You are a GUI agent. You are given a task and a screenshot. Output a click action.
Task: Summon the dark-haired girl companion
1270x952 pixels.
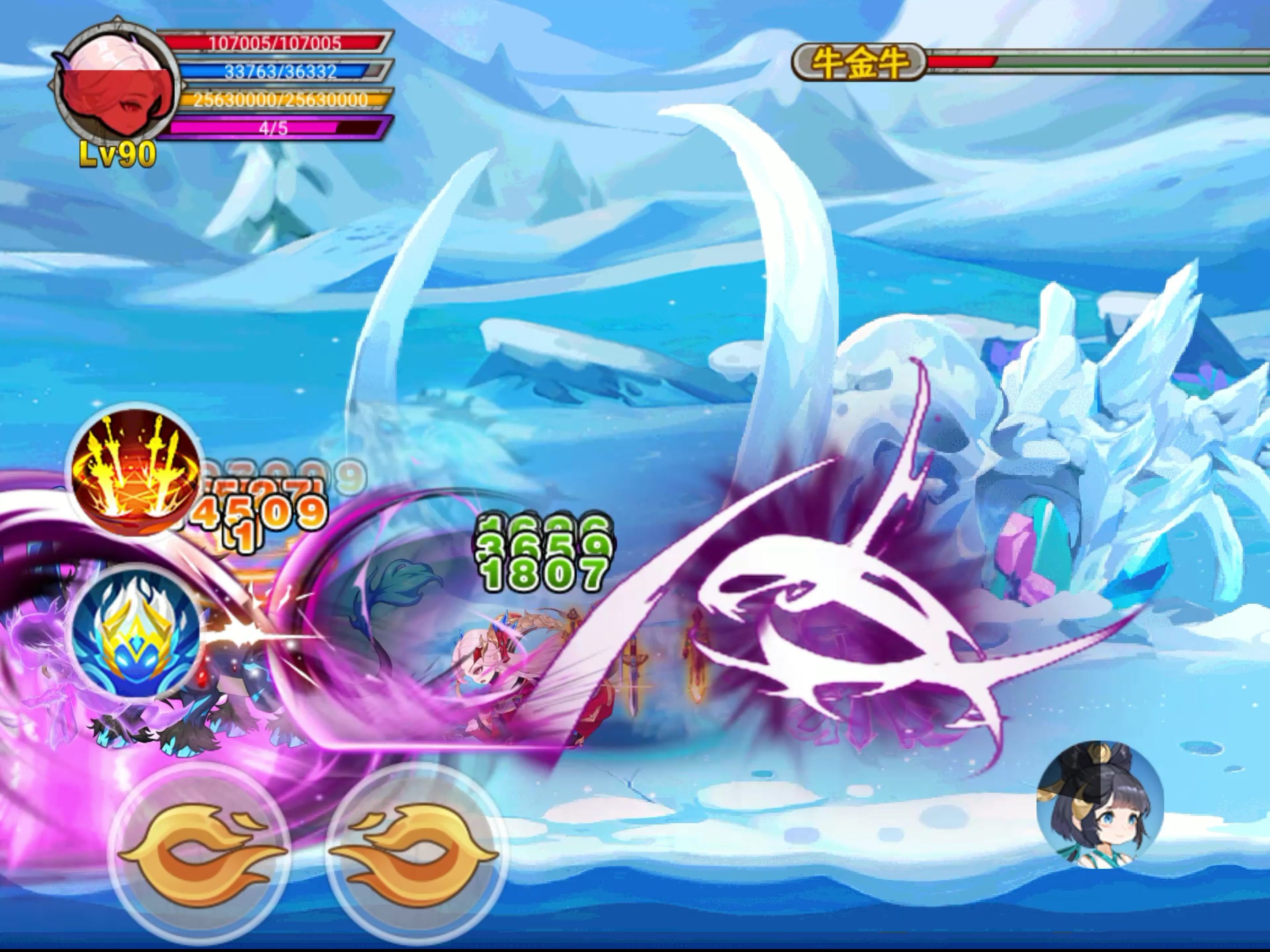1099,803
